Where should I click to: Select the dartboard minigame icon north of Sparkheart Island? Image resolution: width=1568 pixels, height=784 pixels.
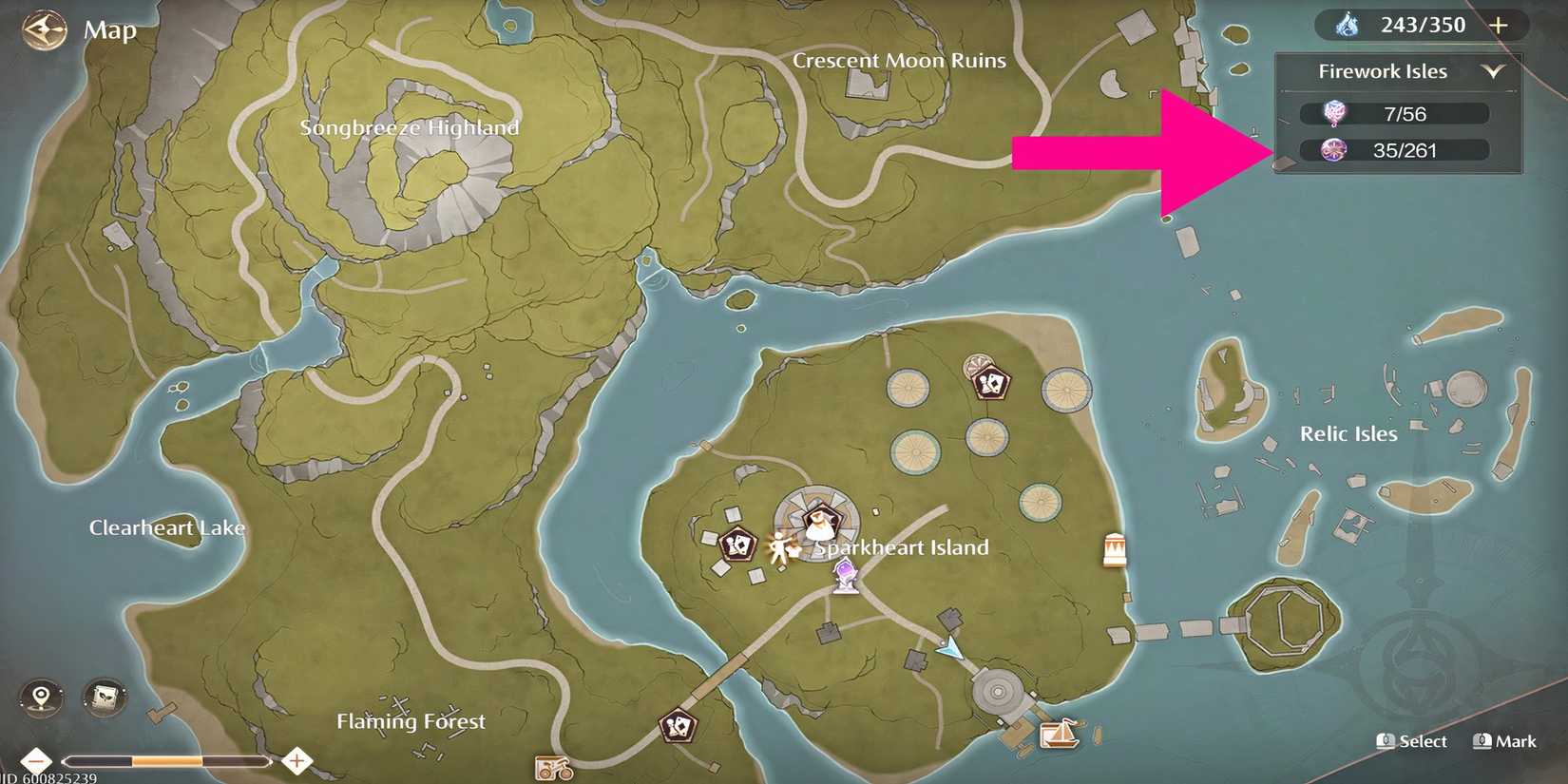(x=976, y=365)
